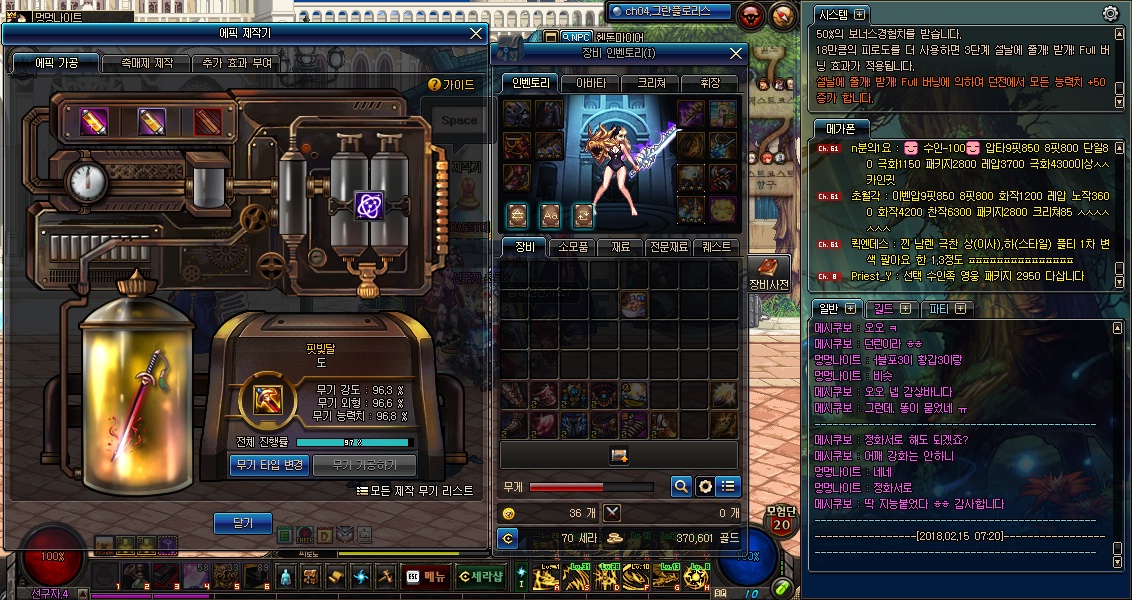Open the 추가 효과 부여 tab
Viewport: 1132px width, 600px height.
tap(236, 63)
